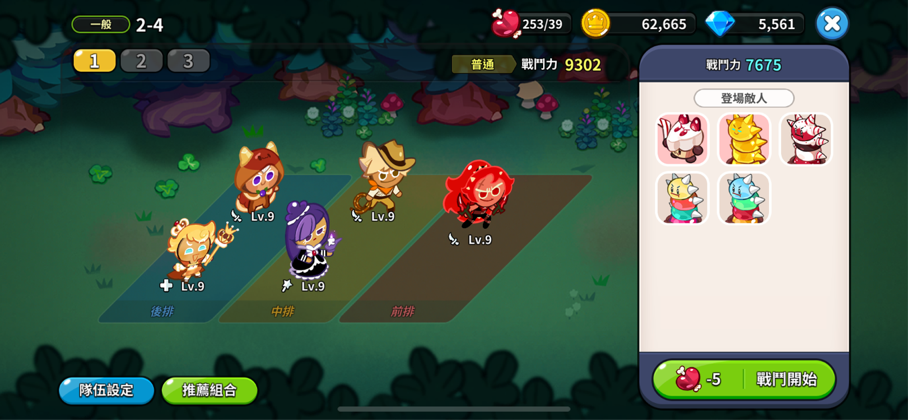The image size is (908, 420).
Task: Start the battle with 戰鬥開始 button
Action: (744, 379)
